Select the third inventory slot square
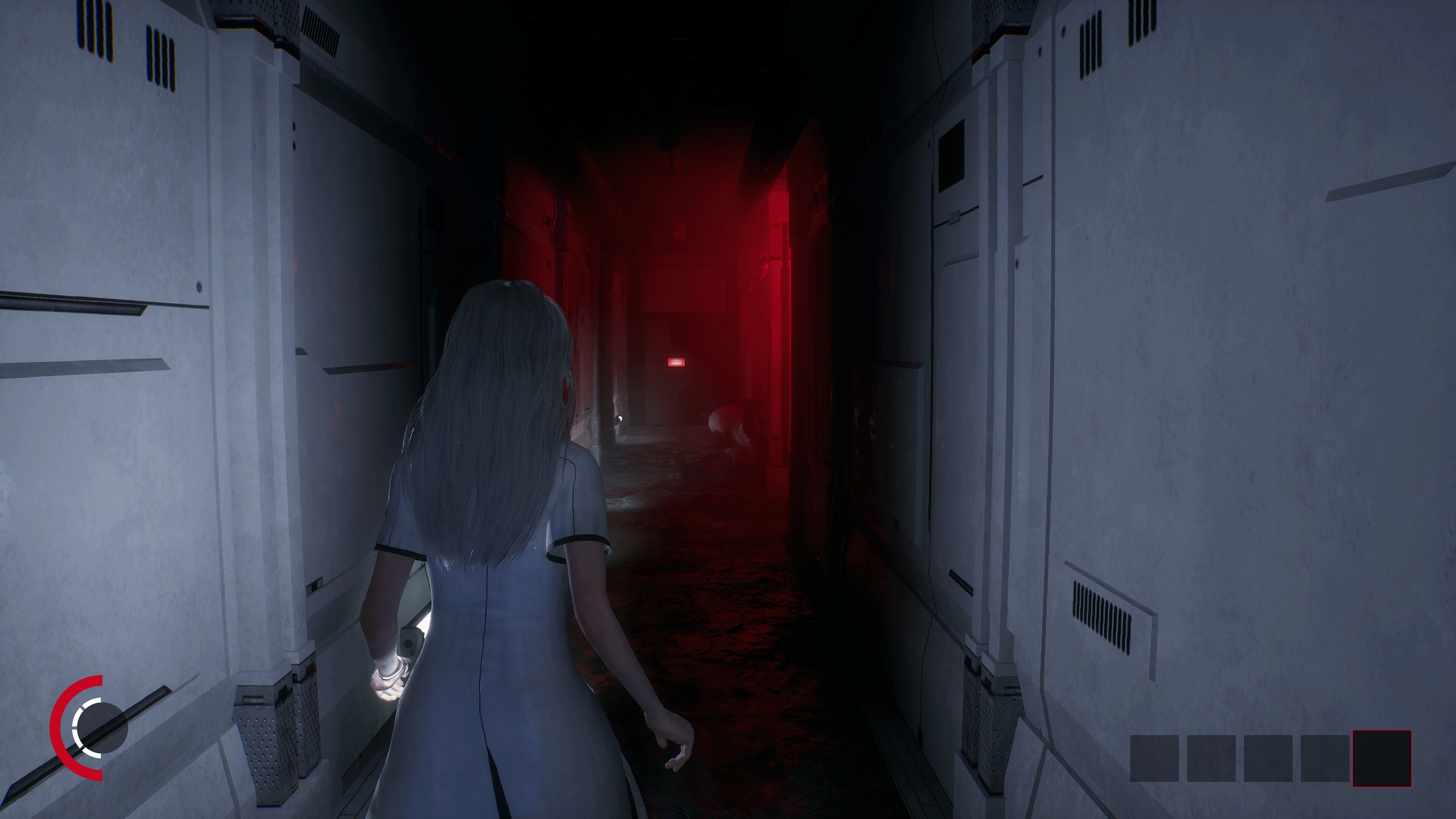Screen dimensions: 1456x819 click(1268, 760)
